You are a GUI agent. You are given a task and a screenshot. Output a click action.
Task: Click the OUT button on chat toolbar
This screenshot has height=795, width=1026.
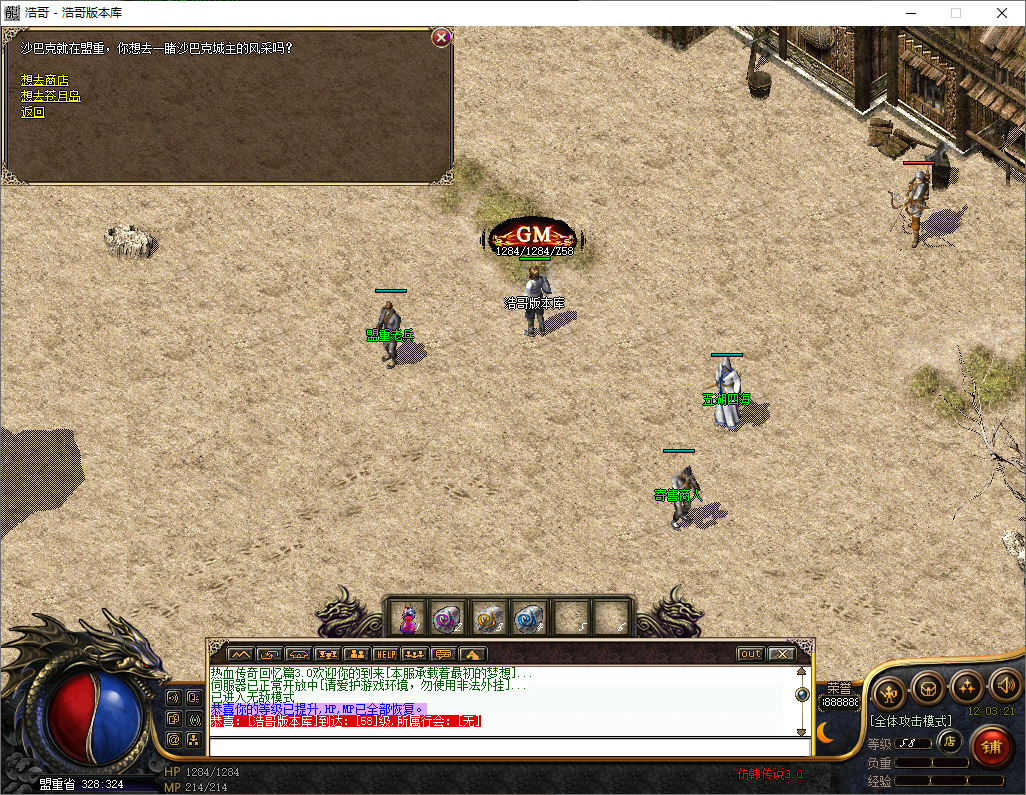tap(750, 654)
